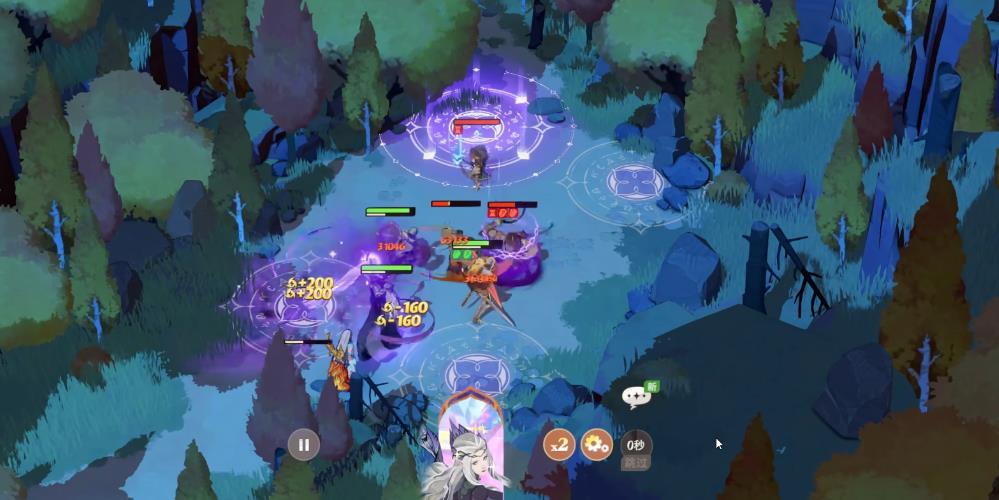Open the chat speech bubble
The width and height of the screenshot is (999, 500).
(x=636, y=396)
